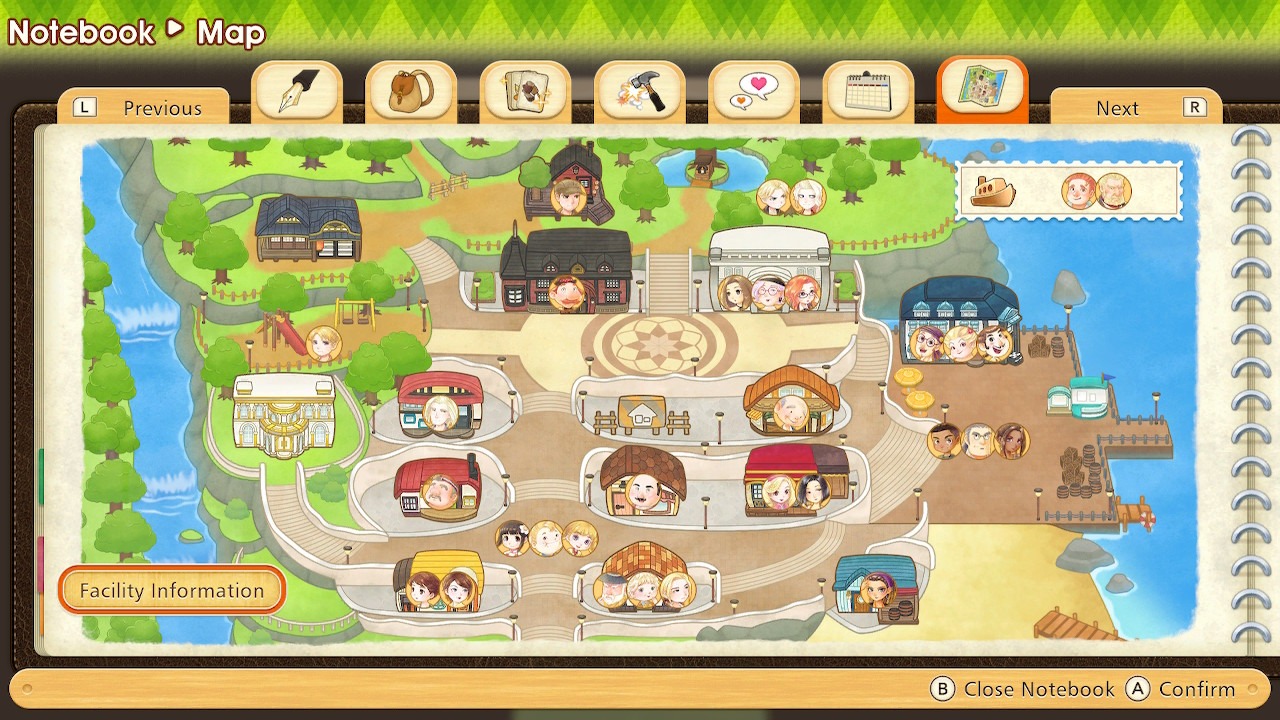Go to the Next notebook page
The width and height of the screenshot is (1280, 720).
(1136, 108)
